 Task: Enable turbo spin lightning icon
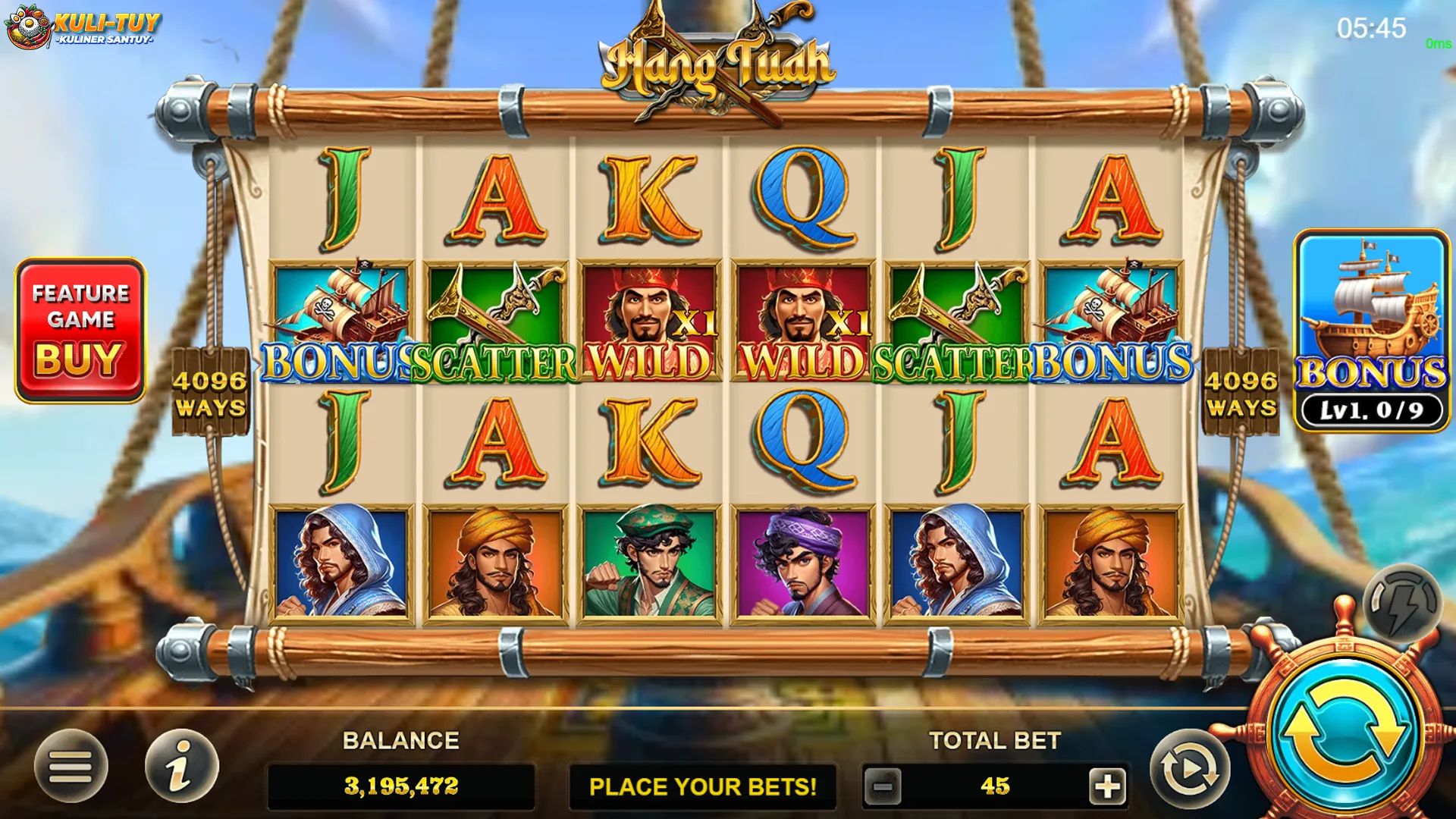coord(1400,599)
